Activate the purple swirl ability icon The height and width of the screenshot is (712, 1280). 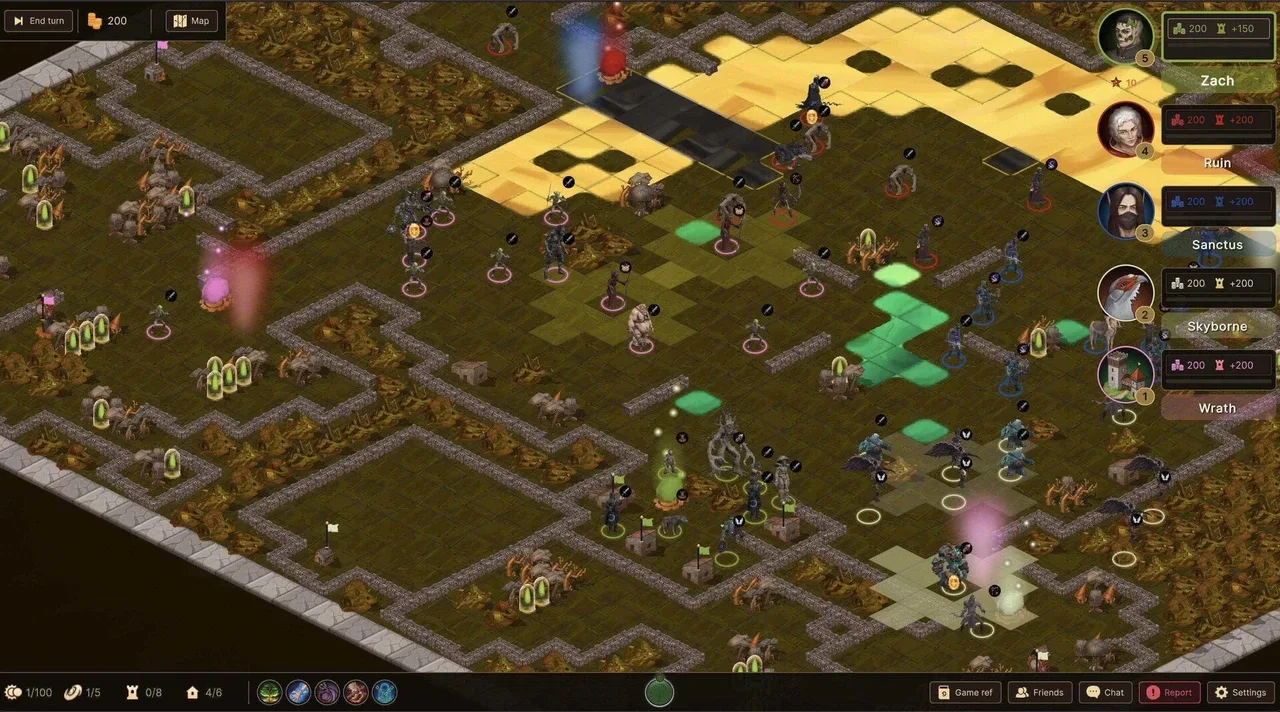tap(327, 692)
